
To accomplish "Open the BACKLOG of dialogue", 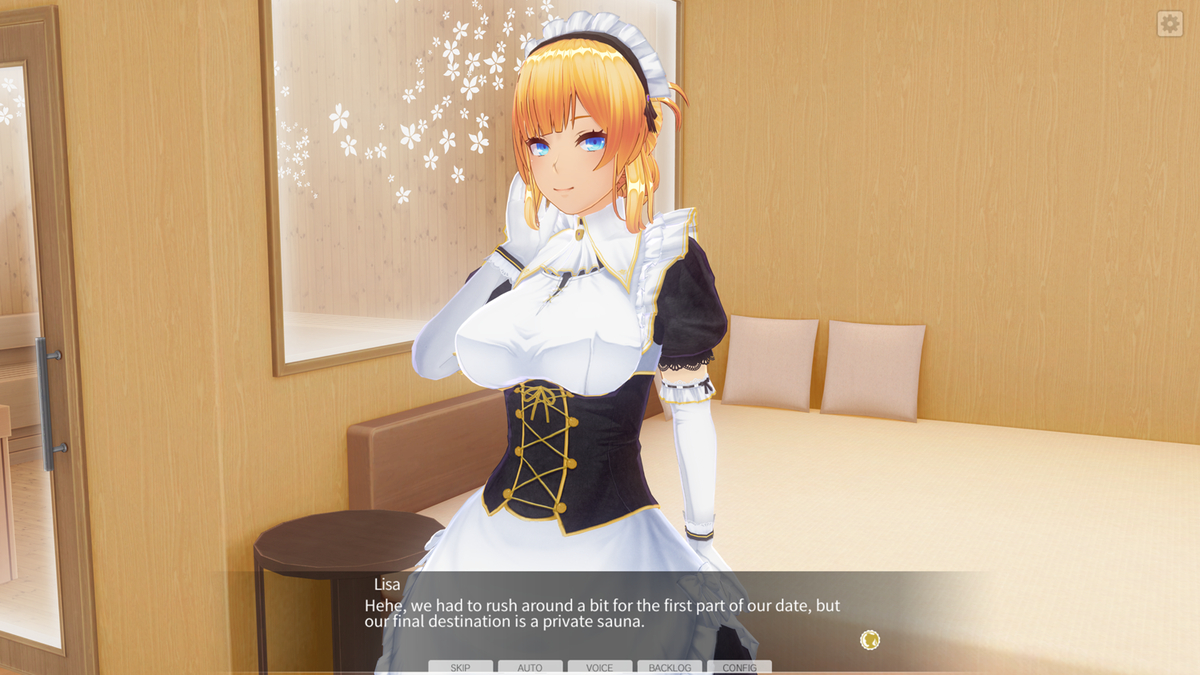I will (669, 667).
